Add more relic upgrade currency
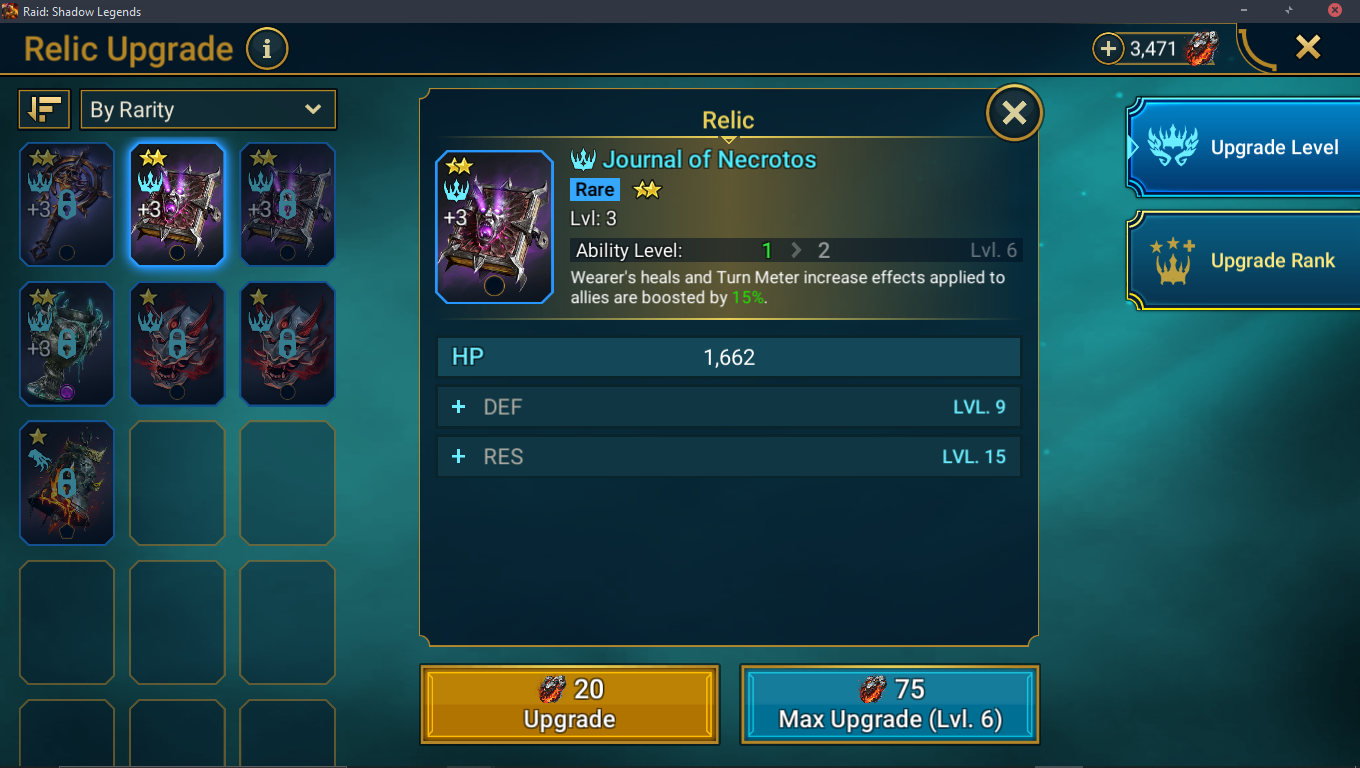This screenshot has width=1360, height=768. coord(1108,48)
